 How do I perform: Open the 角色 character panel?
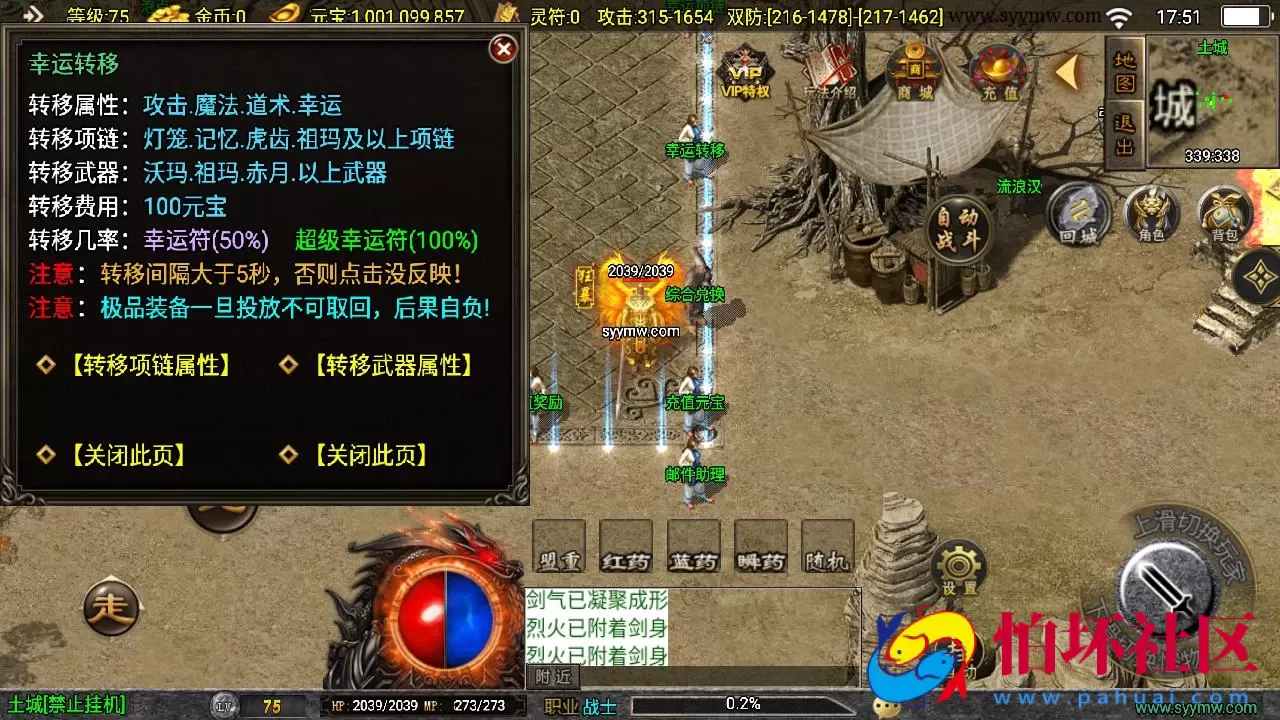(x=1152, y=213)
